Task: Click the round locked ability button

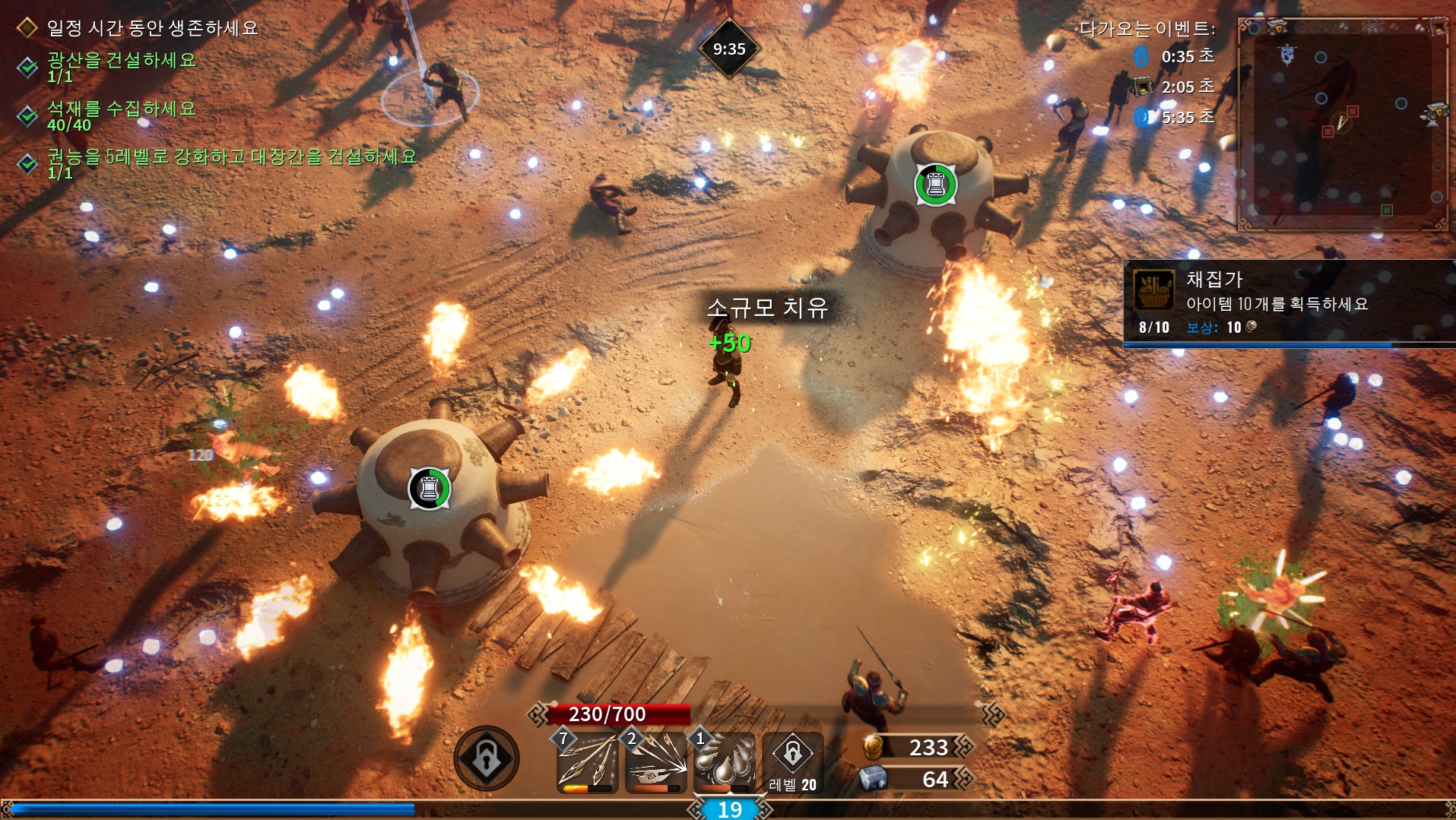Action: pyautogui.click(x=487, y=758)
